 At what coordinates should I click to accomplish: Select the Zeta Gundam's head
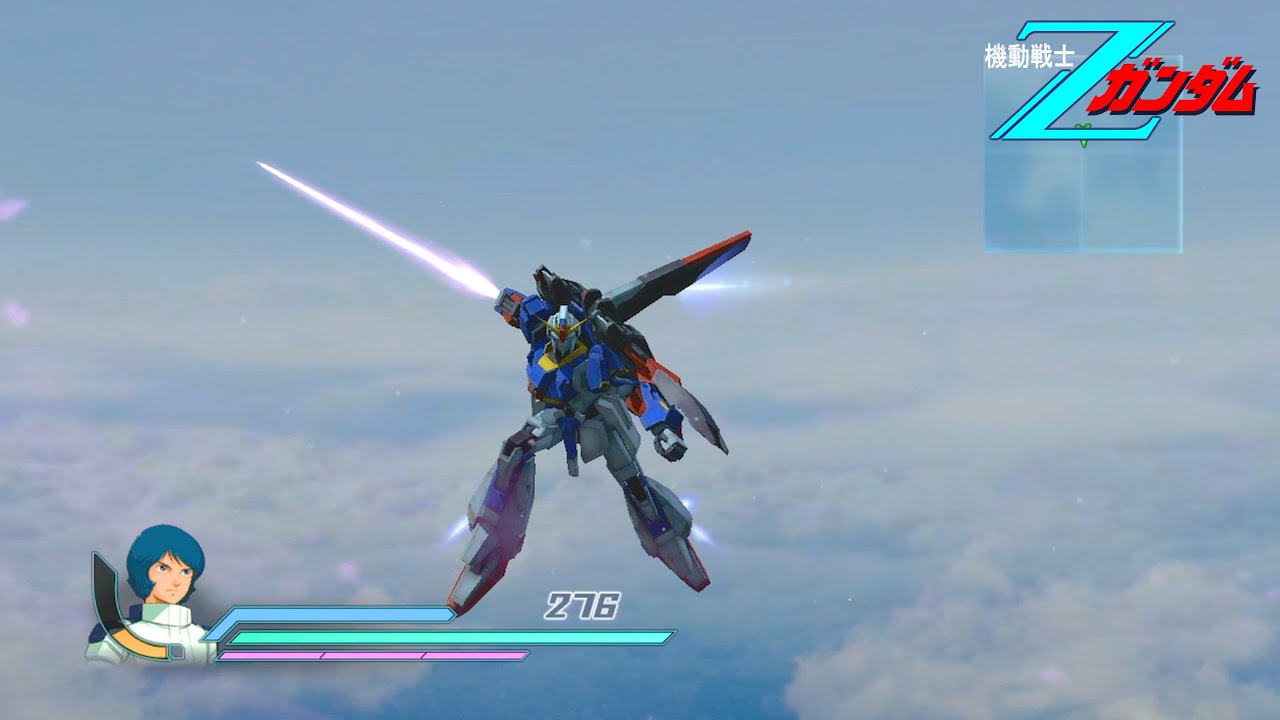tap(564, 325)
